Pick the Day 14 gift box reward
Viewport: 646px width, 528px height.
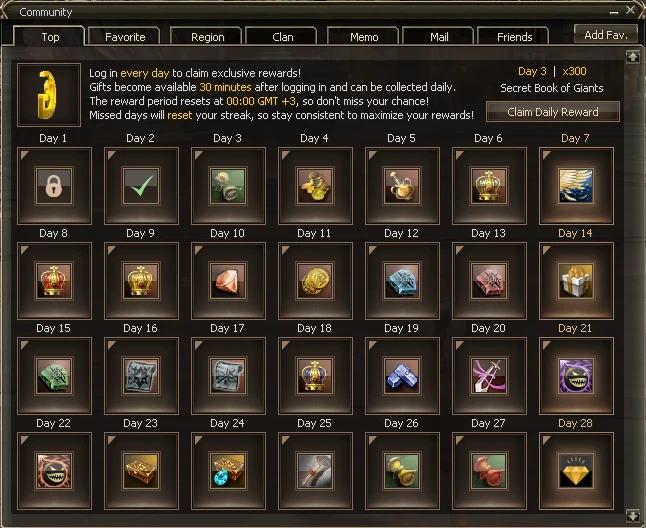tap(575, 280)
